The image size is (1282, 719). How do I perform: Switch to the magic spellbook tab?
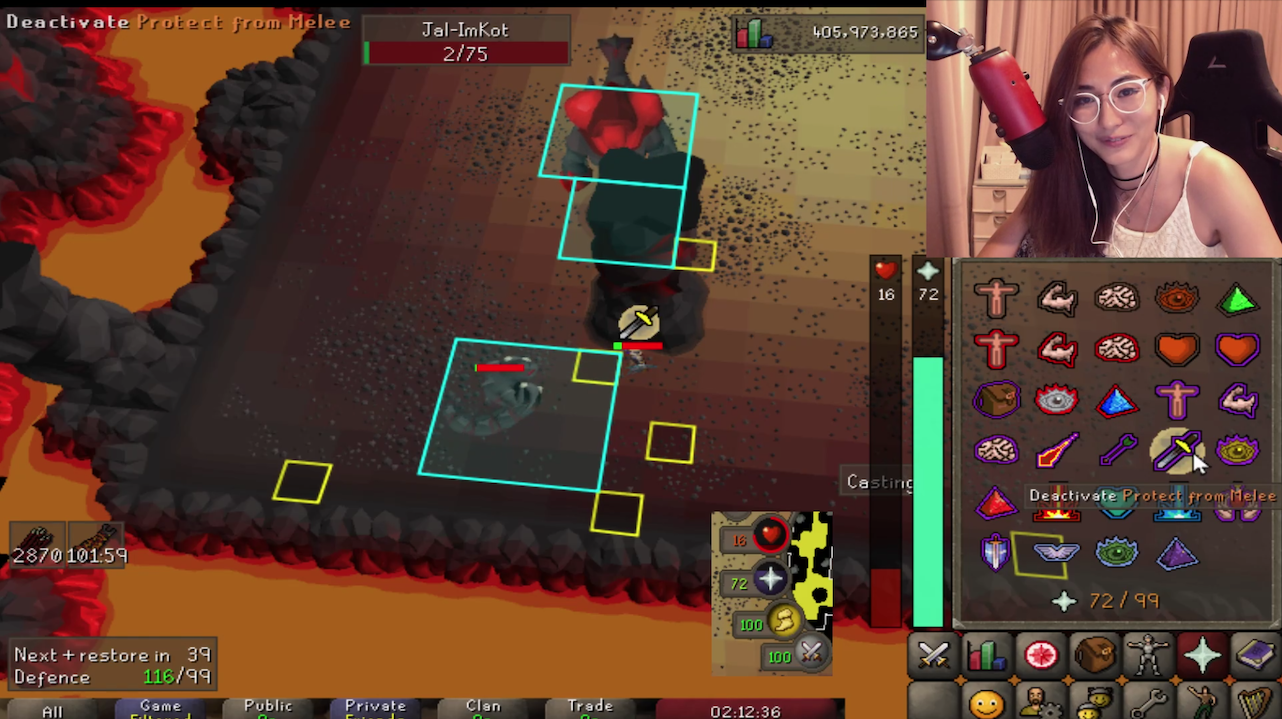click(1254, 655)
